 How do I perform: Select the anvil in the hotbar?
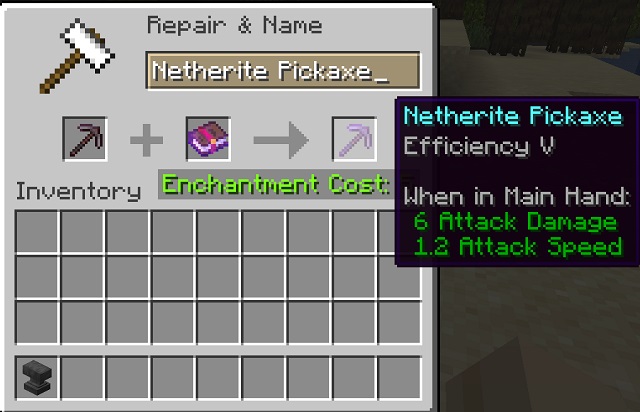pyautogui.click(x=37, y=377)
